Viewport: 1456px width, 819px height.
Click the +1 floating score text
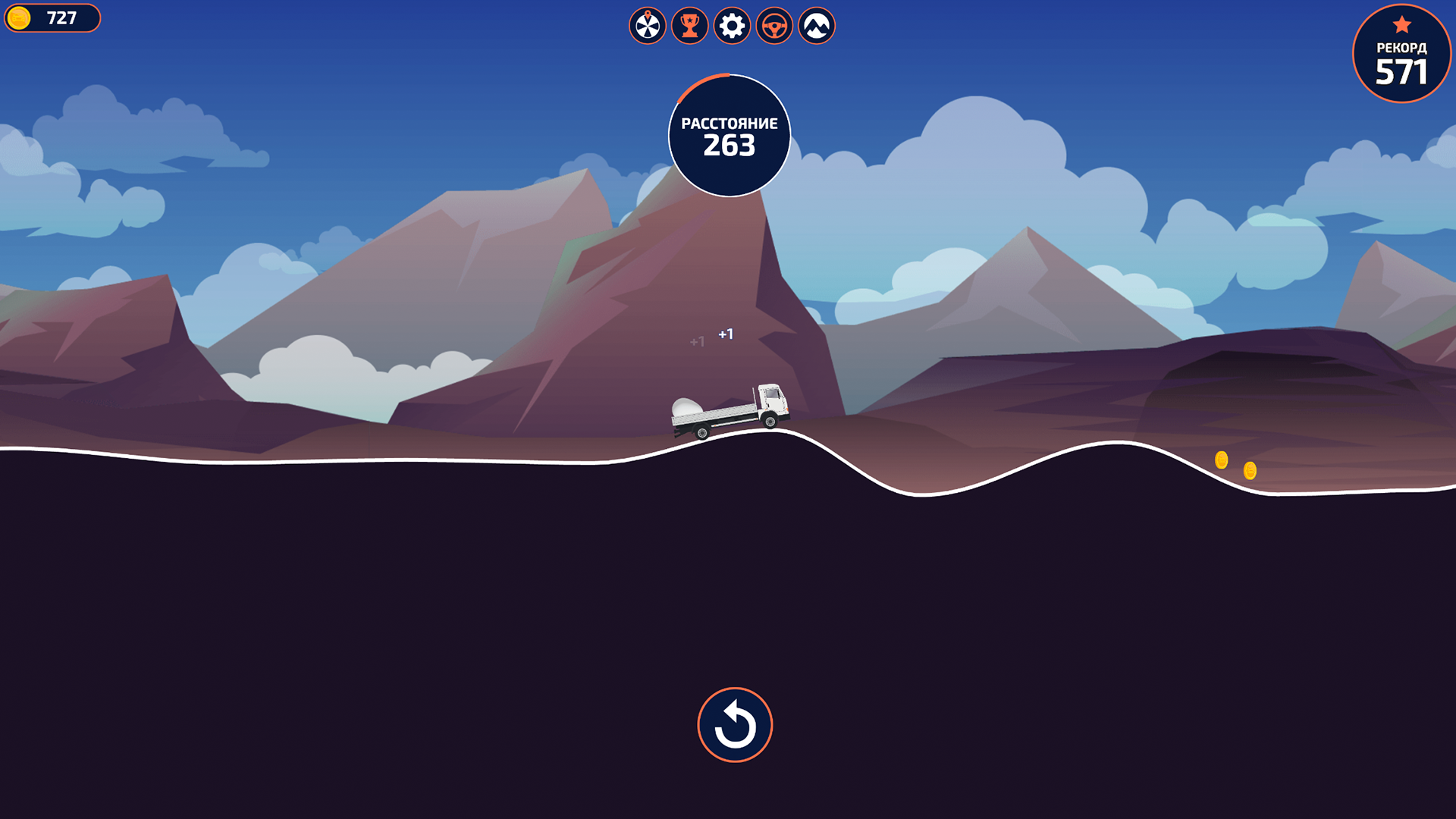click(726, 332)
